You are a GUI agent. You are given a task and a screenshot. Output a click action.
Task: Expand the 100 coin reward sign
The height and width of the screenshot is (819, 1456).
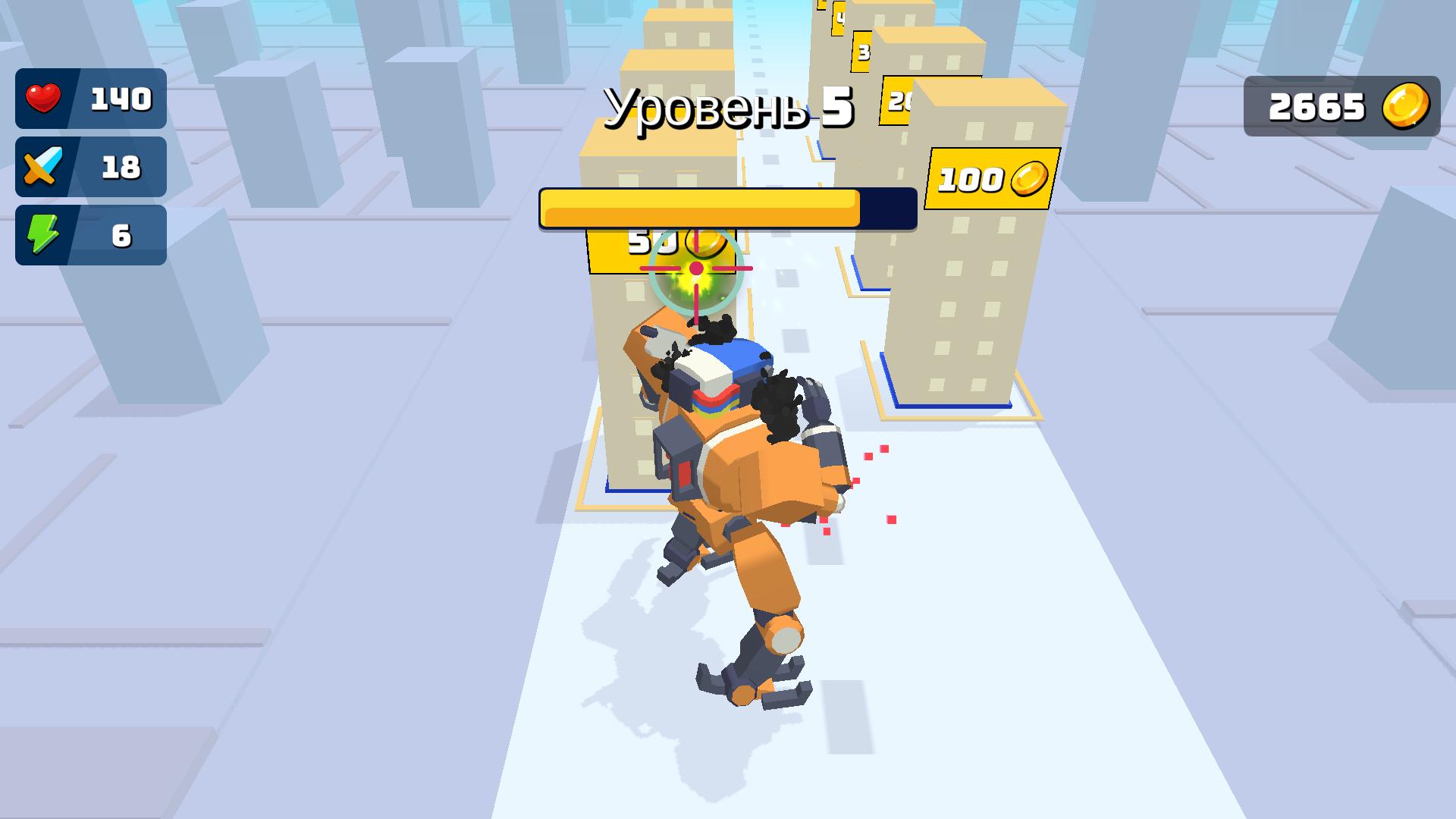990,179
